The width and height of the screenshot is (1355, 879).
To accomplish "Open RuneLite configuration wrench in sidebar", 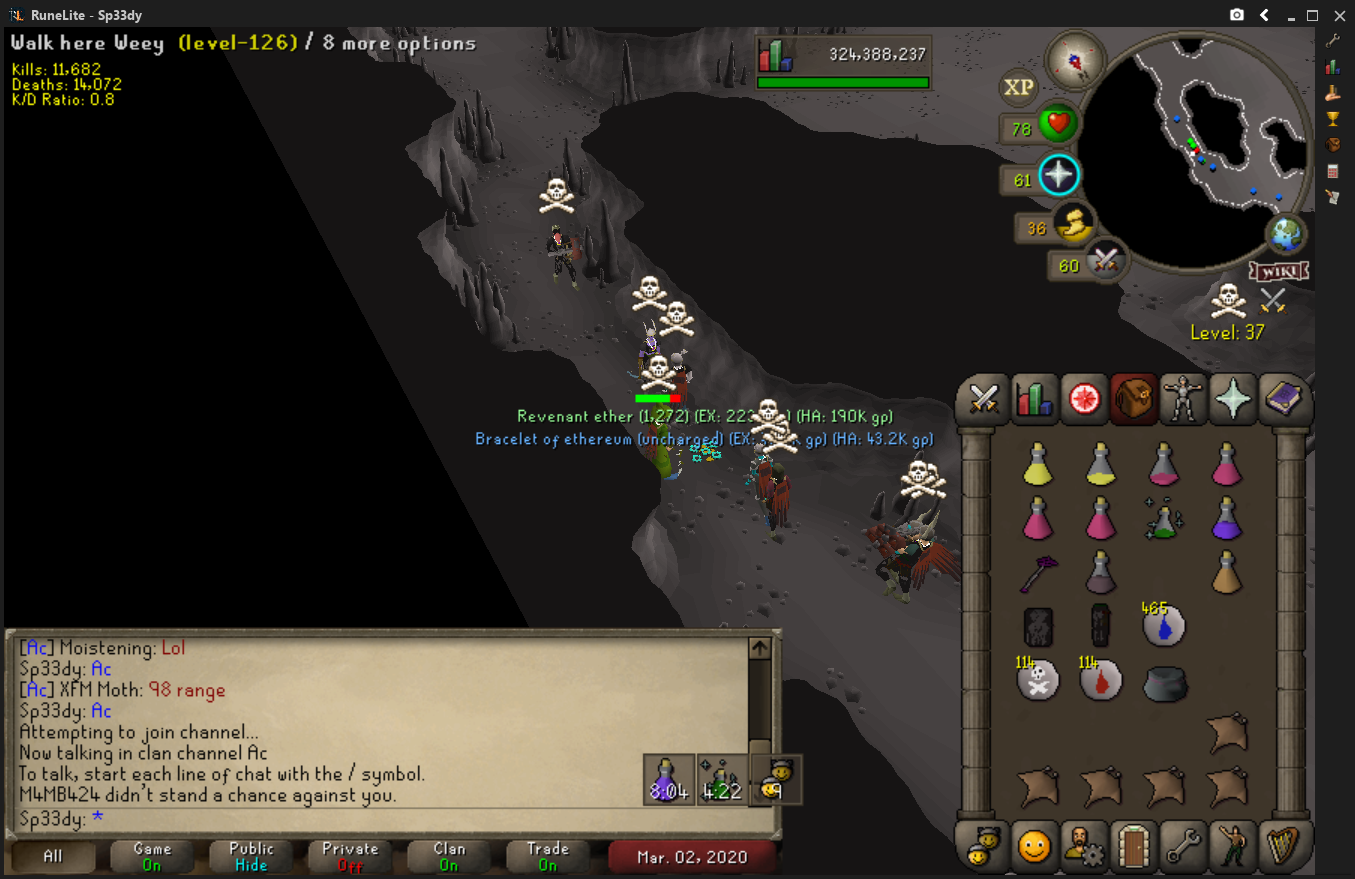I will (x=1332, y=41).
